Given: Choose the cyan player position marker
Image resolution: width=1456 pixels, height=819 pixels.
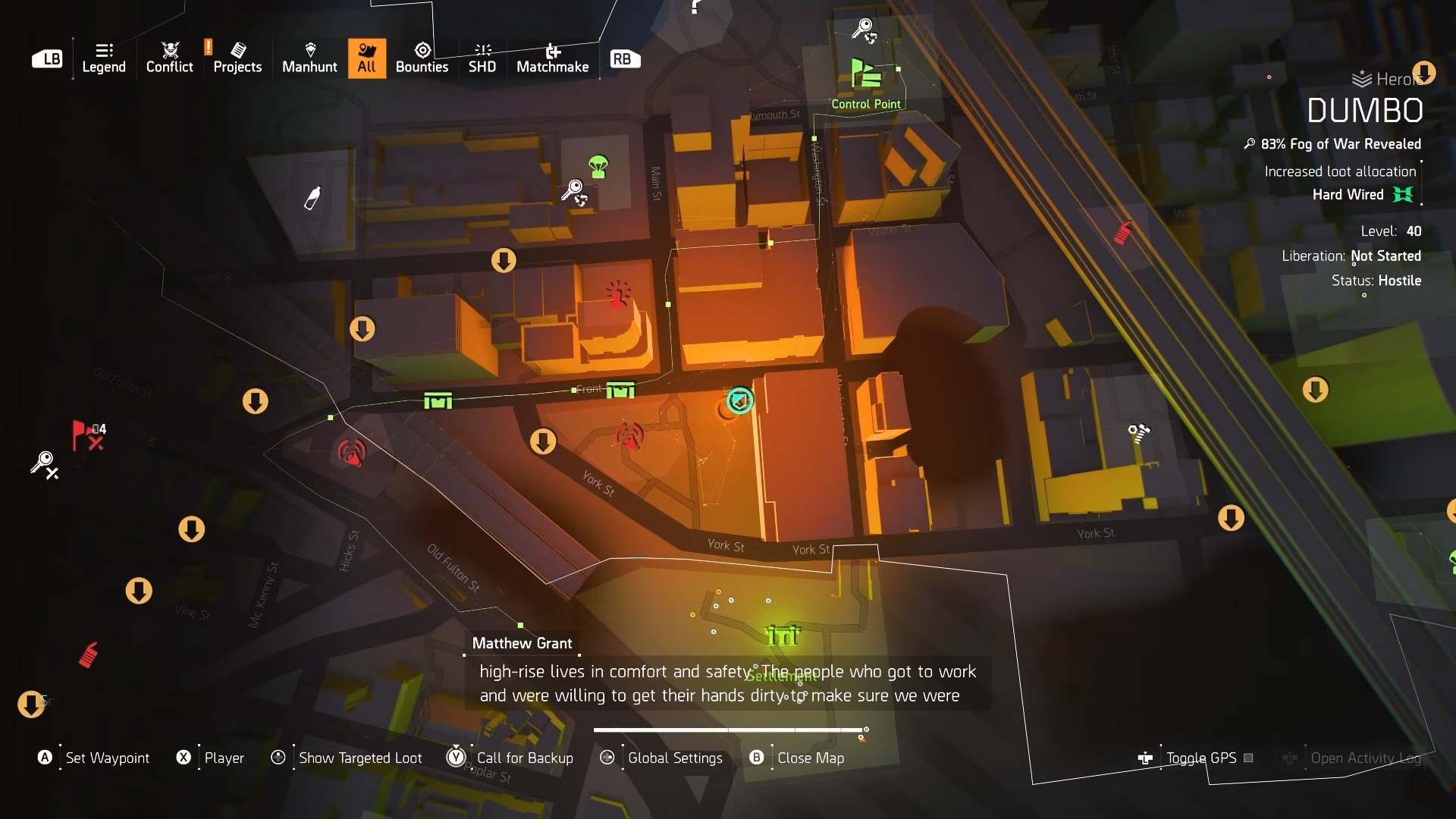Looking at the screenshot, I should click(x=739, y=400).
